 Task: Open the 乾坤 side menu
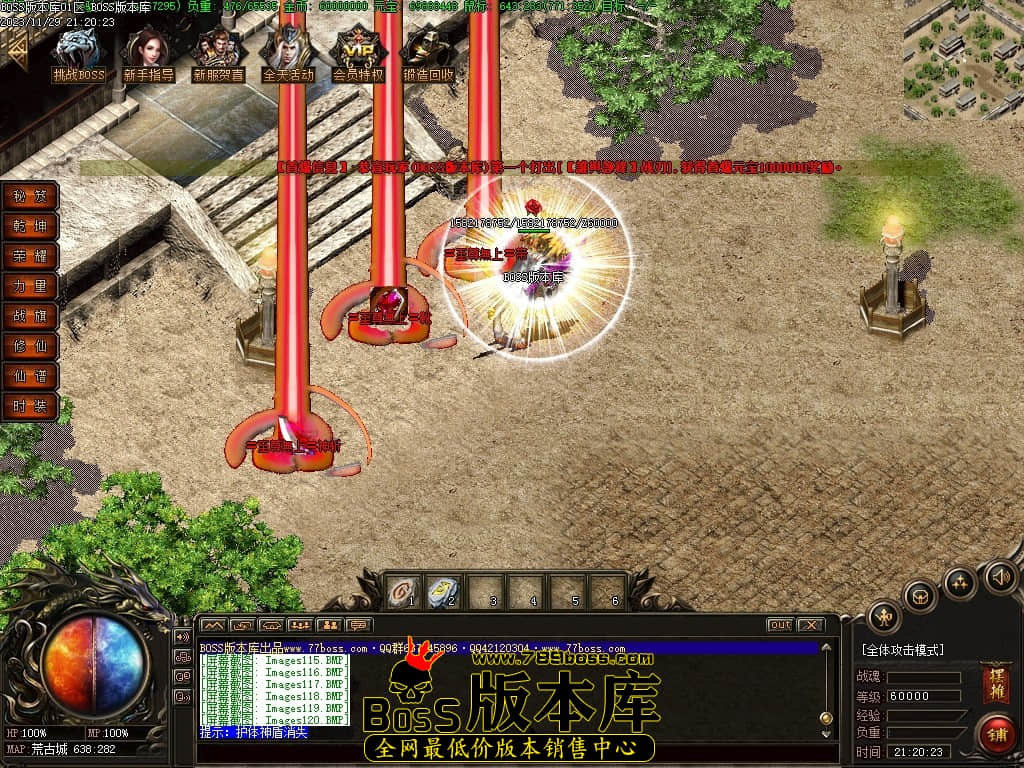(30, 226)
